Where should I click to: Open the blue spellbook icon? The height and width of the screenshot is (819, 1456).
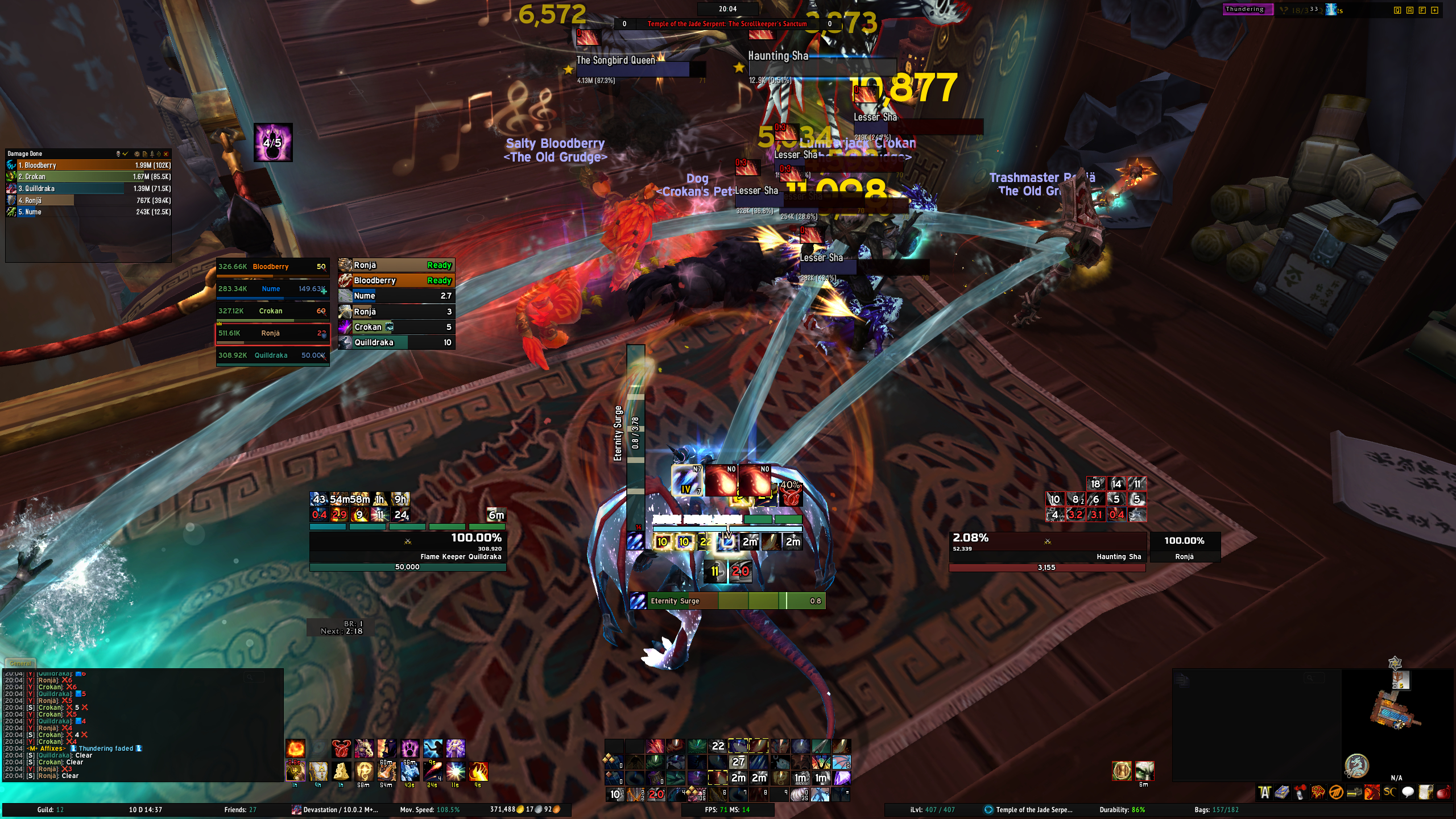click(1282, 792)
